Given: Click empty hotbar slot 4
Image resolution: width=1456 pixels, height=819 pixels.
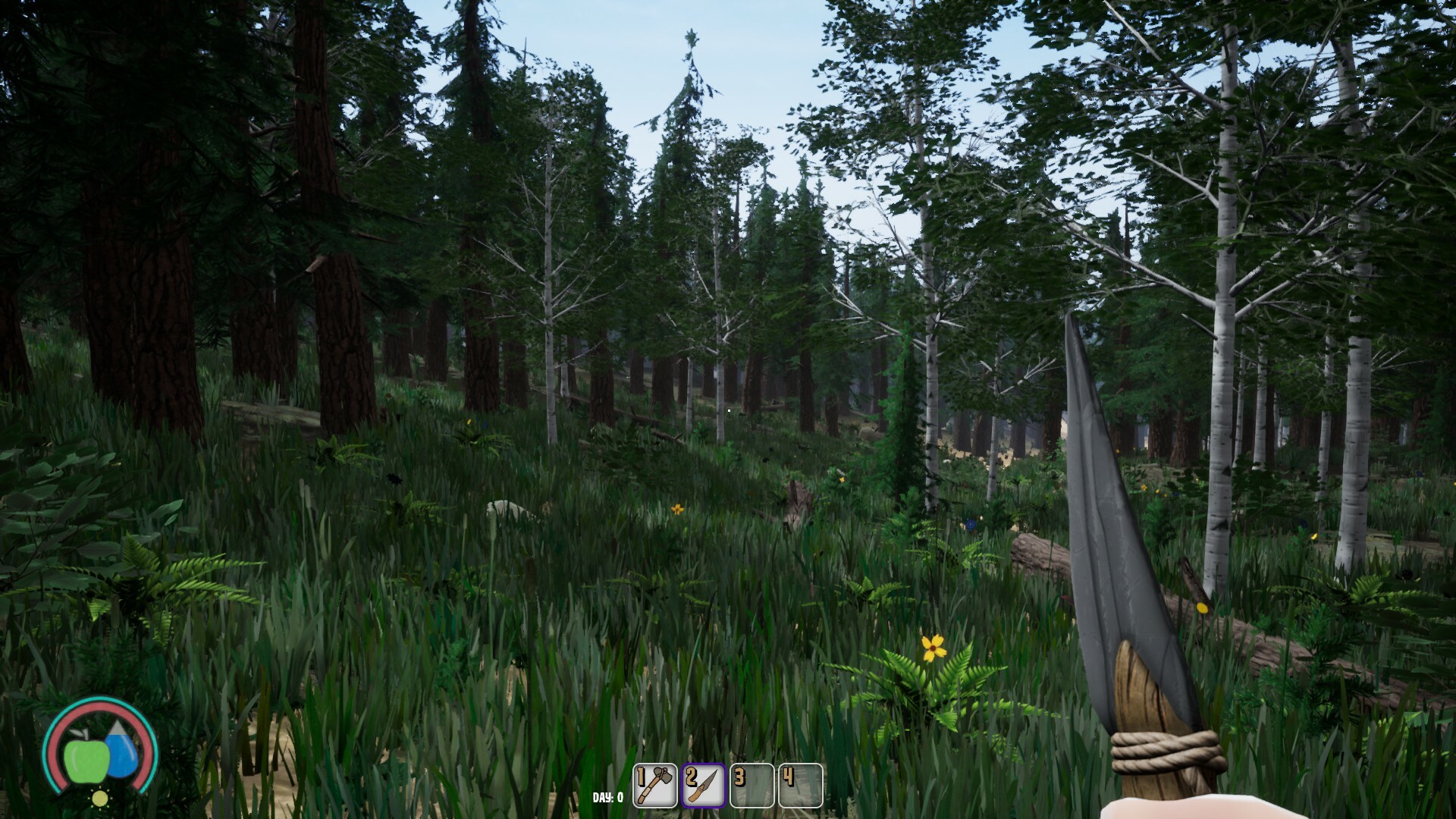Looking at the screenshot, I should (x=800, y=785).
